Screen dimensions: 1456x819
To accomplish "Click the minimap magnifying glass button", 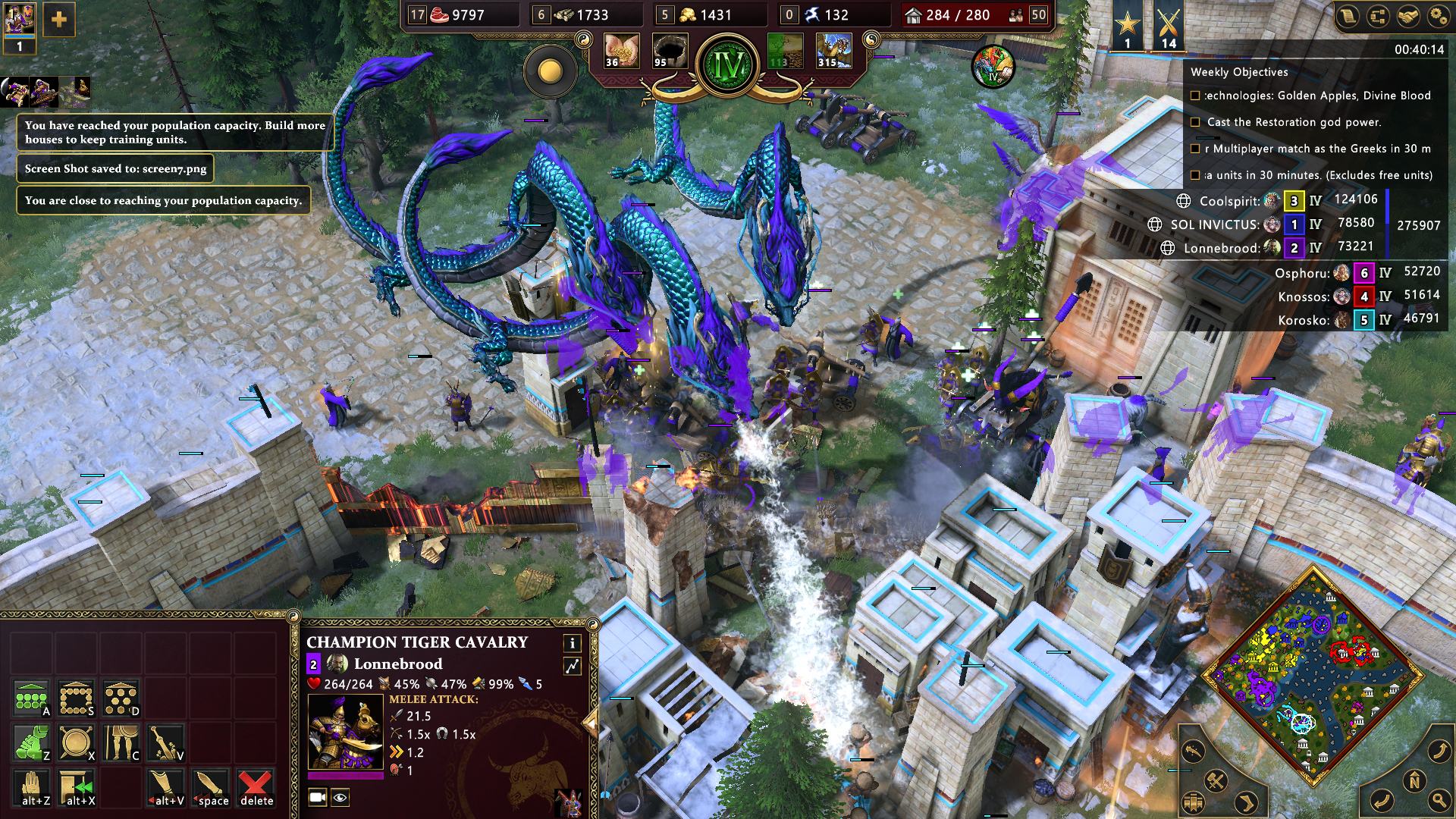I will [x=1438, y=800].
